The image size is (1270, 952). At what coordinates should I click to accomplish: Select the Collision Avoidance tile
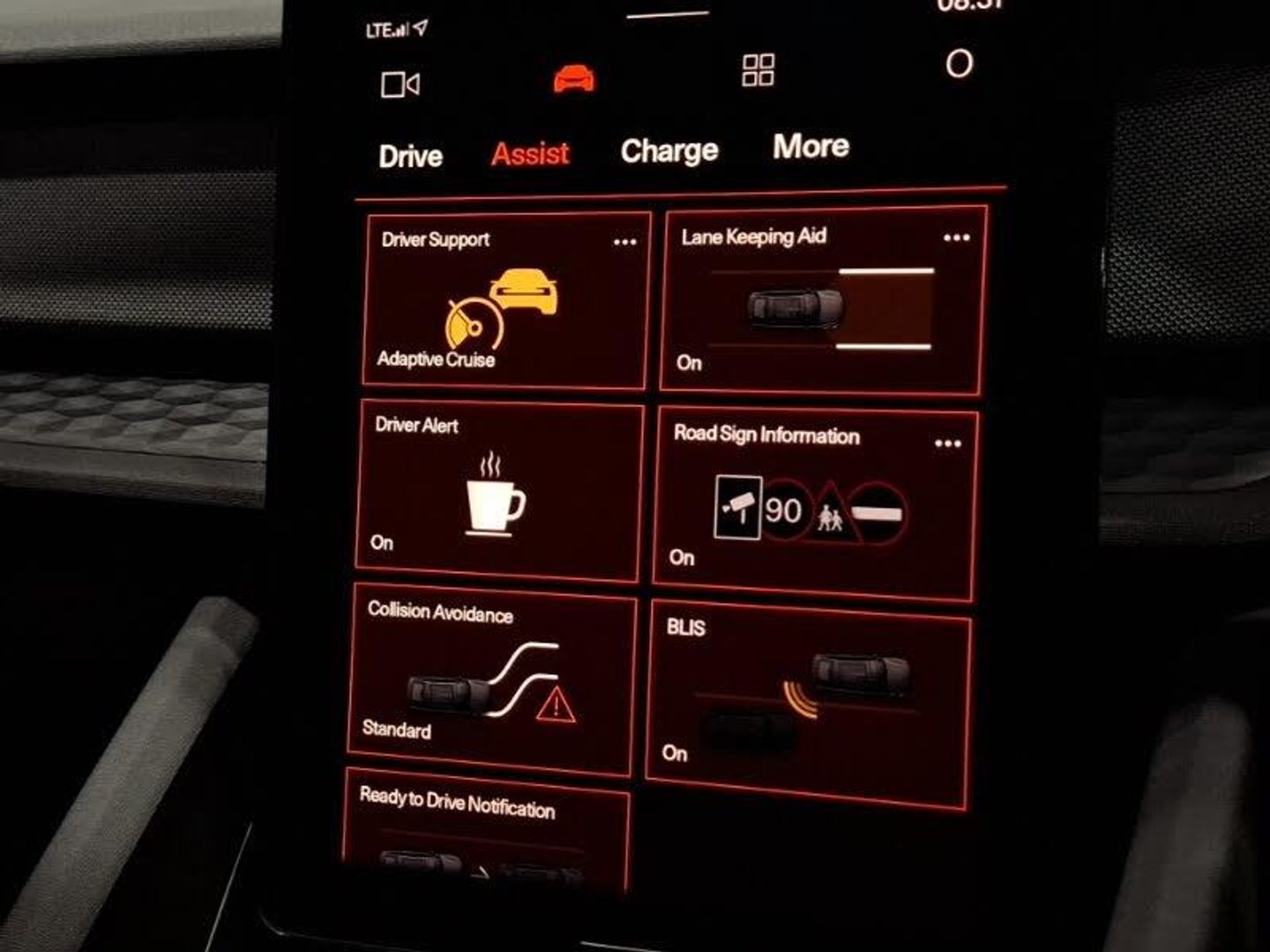point(491,681)
